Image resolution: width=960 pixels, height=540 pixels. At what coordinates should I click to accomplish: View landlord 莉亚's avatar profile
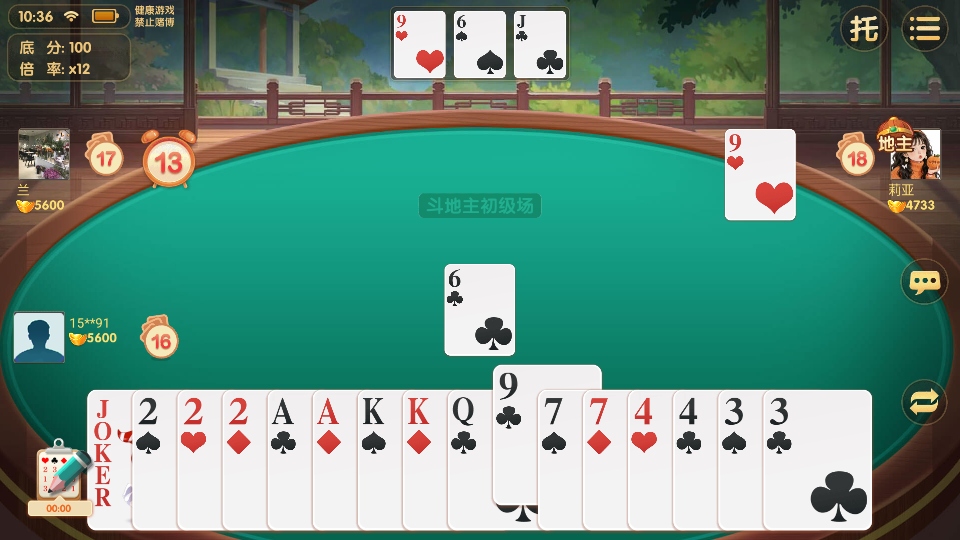click(916, 156)
